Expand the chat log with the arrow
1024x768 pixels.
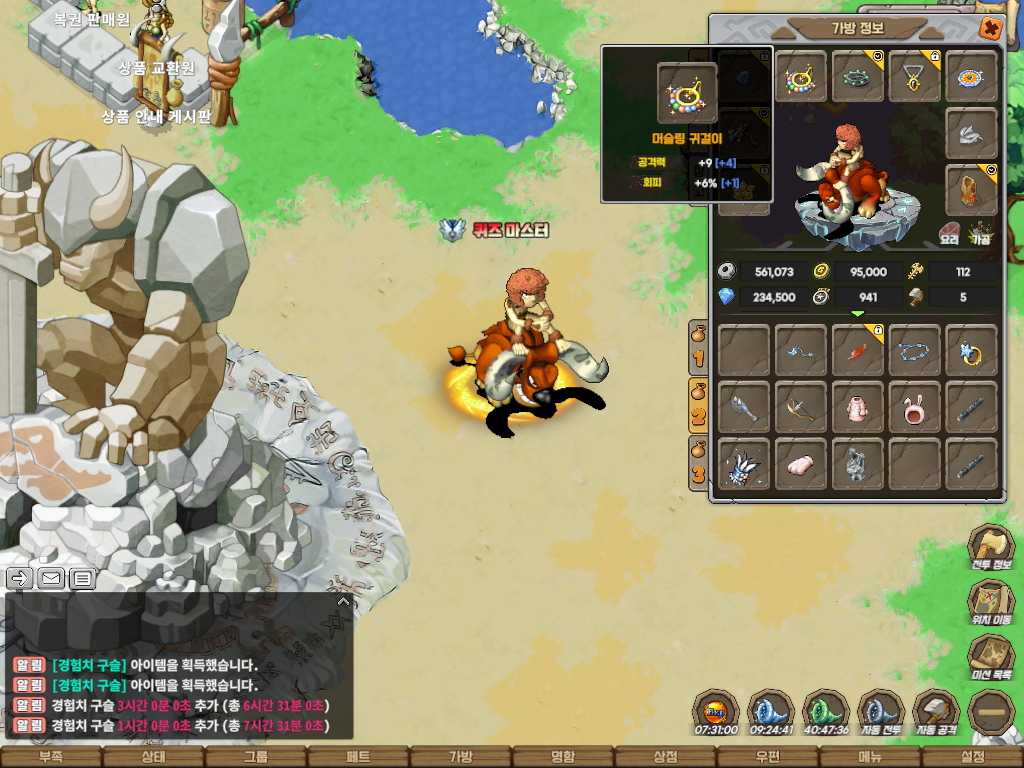coord(343,602)
